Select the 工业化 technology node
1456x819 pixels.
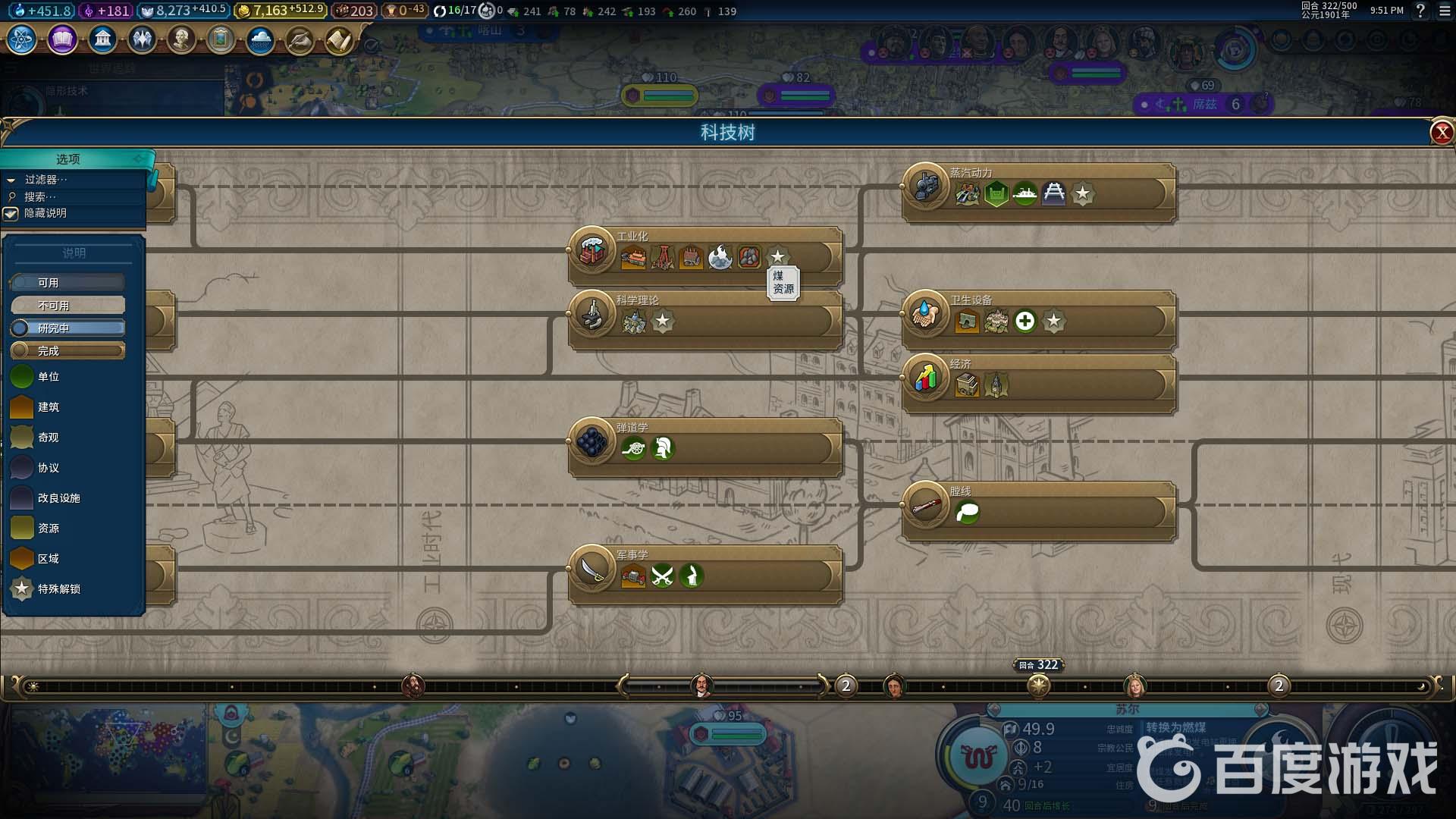point(592,250)
